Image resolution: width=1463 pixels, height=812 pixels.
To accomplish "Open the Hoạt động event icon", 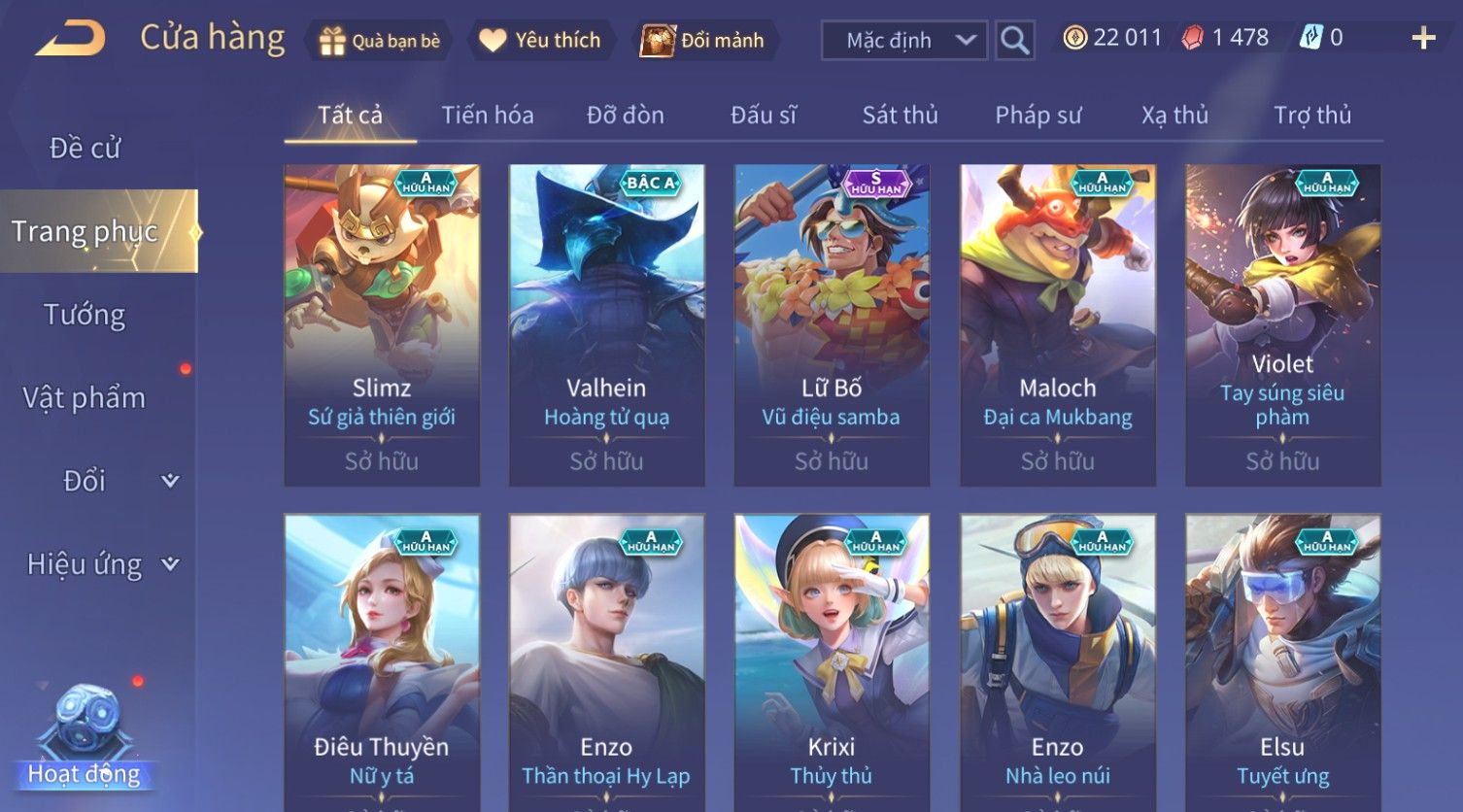I will (85, 738).
